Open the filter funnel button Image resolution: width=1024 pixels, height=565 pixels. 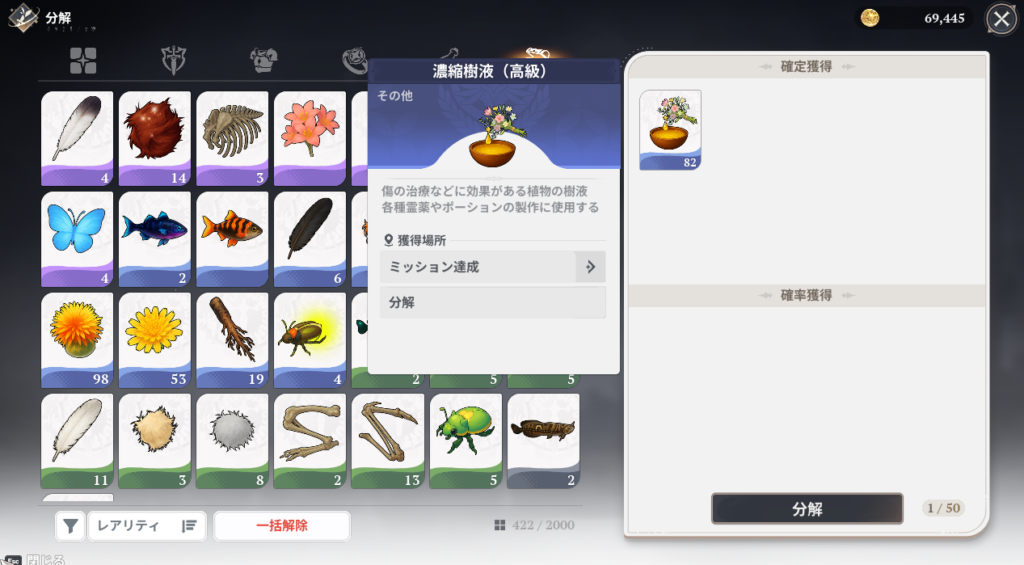[69, 525]
